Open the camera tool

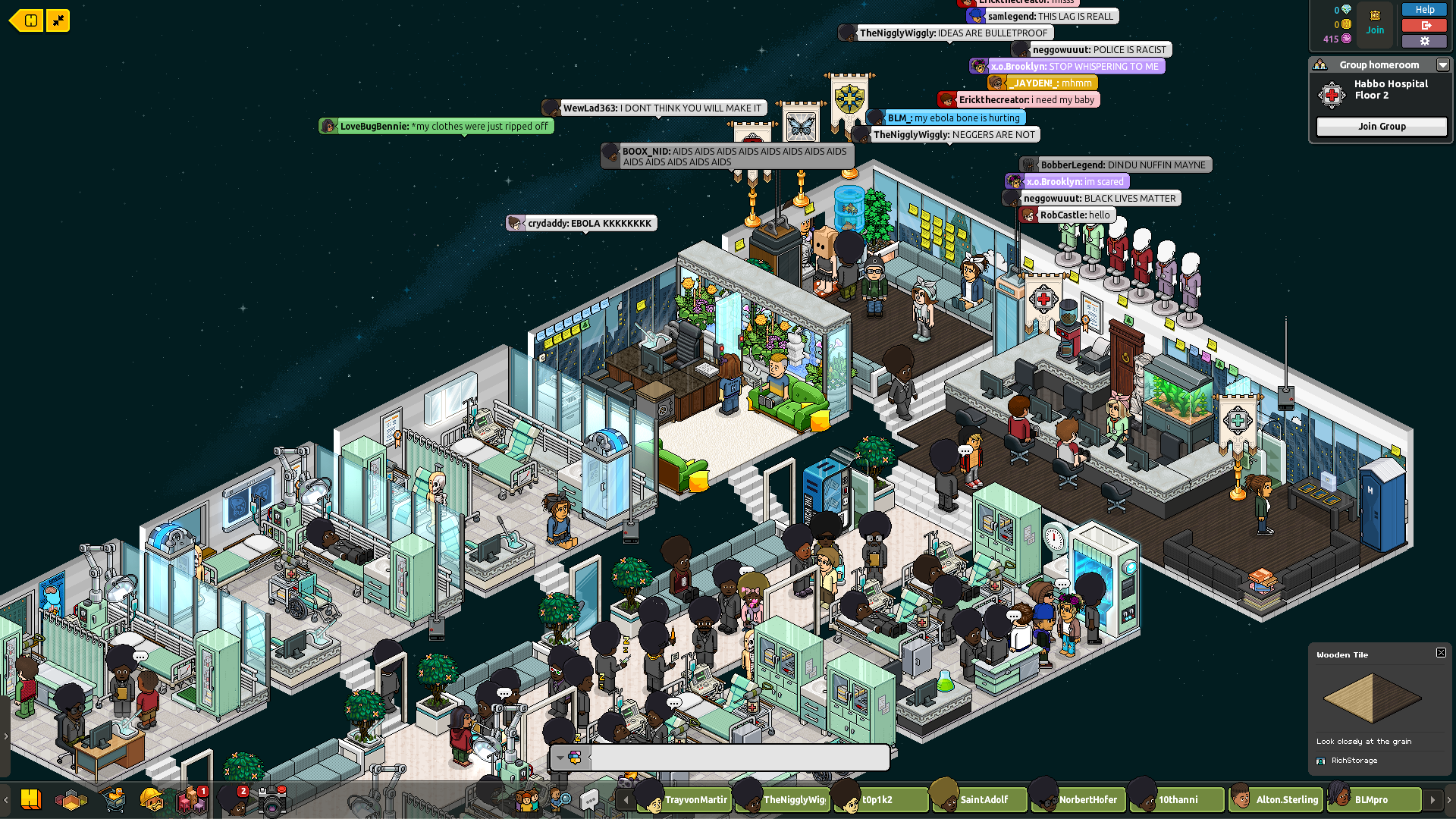pyautogui.click(x=272, y=801)
